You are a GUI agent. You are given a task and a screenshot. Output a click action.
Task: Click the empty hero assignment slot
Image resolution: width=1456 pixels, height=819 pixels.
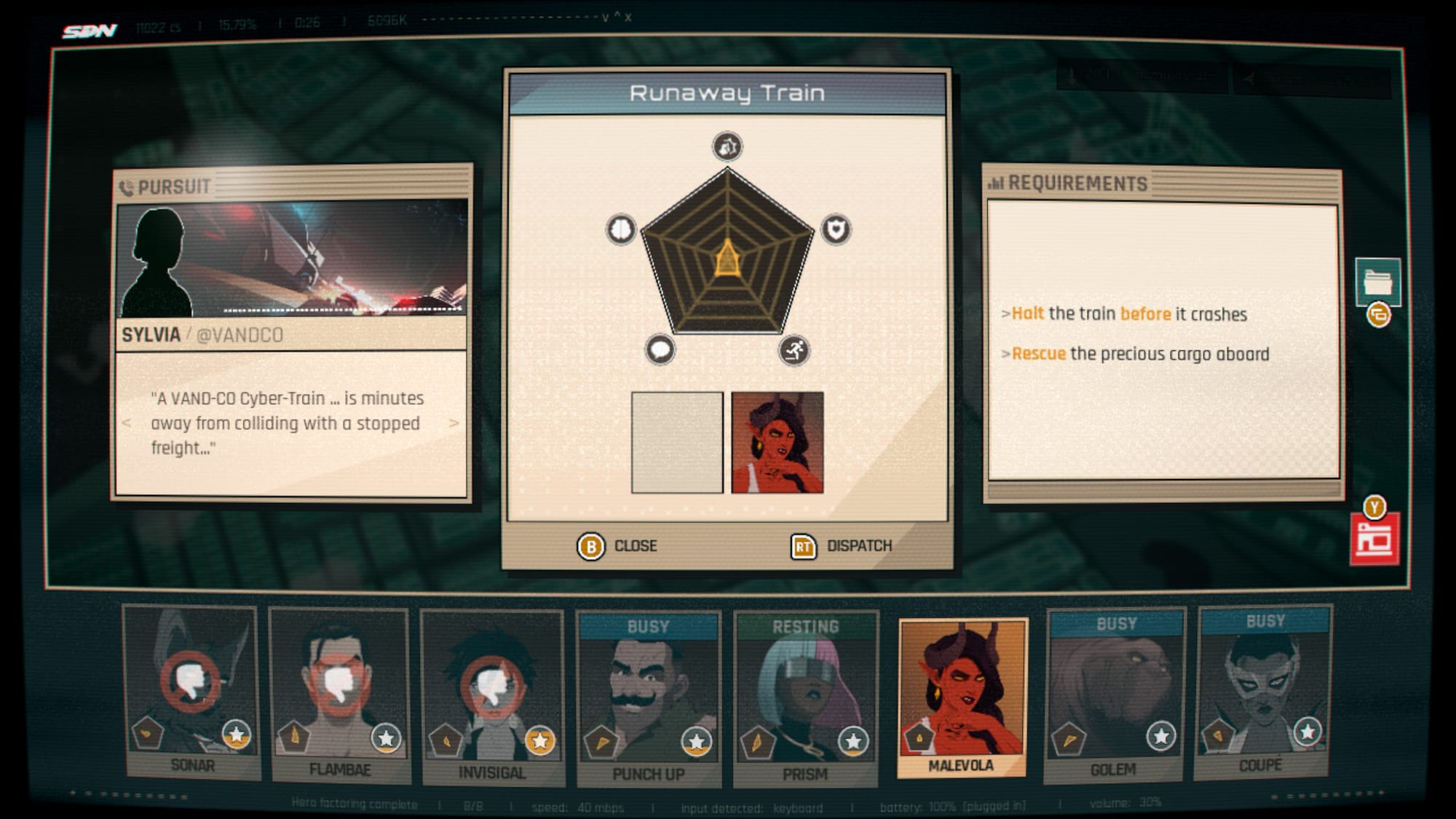coord(677,443)
